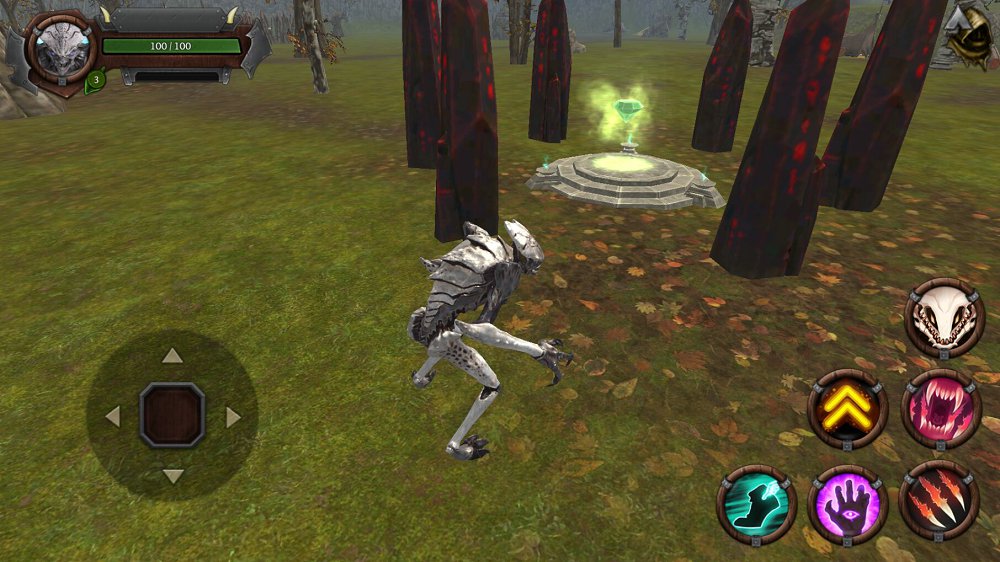Use the red claw slash attack
The height and width of the screenshot is (562, 1000).
click(x=939, y=500)
